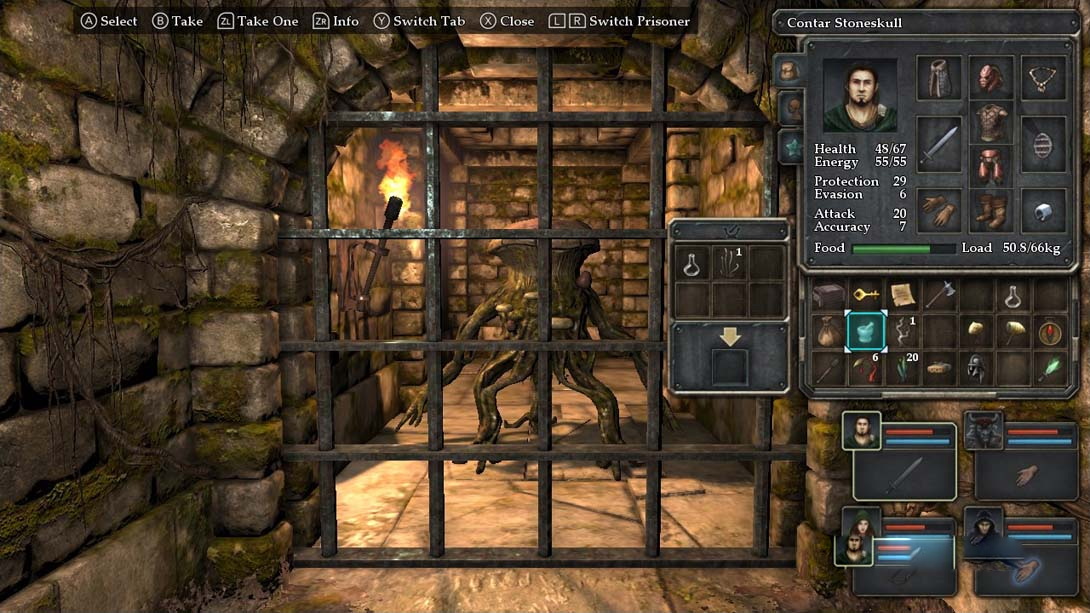Select Contar Stoneskull's party portrait
Viewport: 1090px width, 613px height.
click(861, 430)
